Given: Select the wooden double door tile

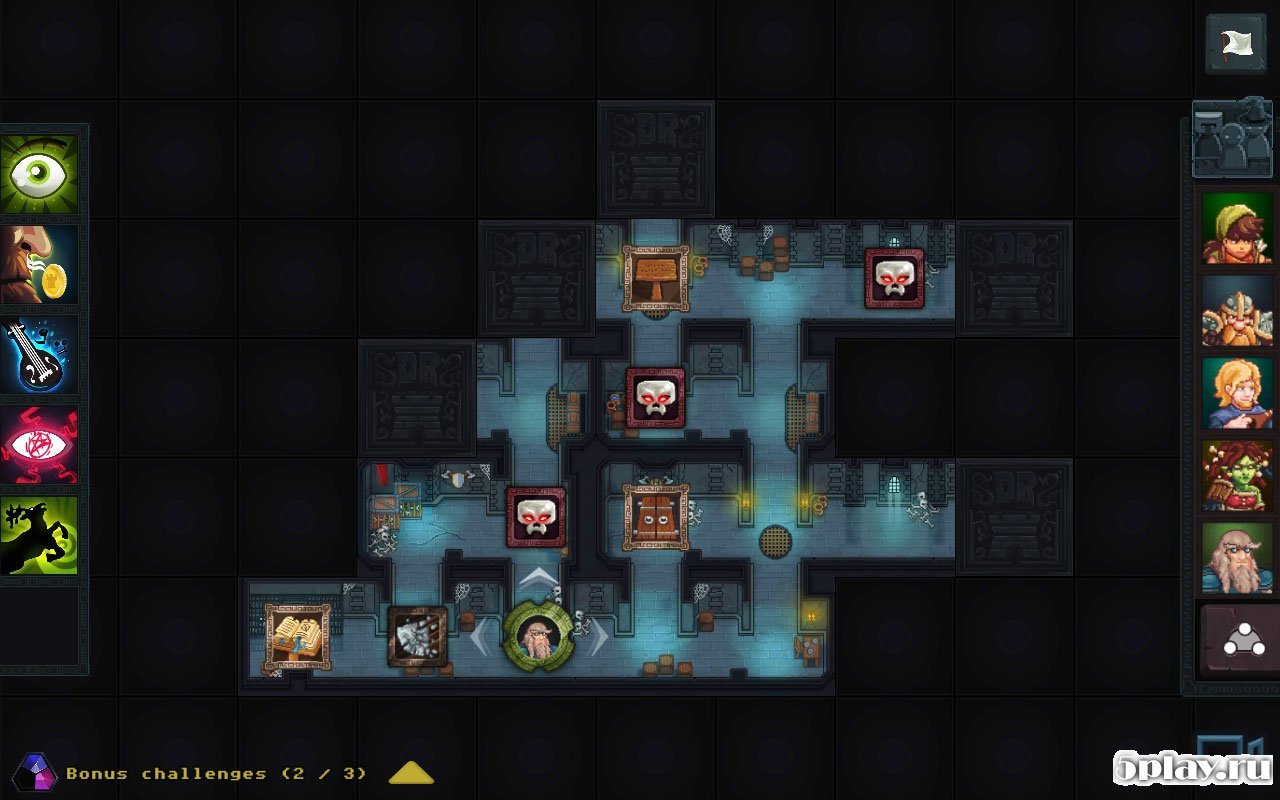Looking at the screenshot, I should coord(656,517).
